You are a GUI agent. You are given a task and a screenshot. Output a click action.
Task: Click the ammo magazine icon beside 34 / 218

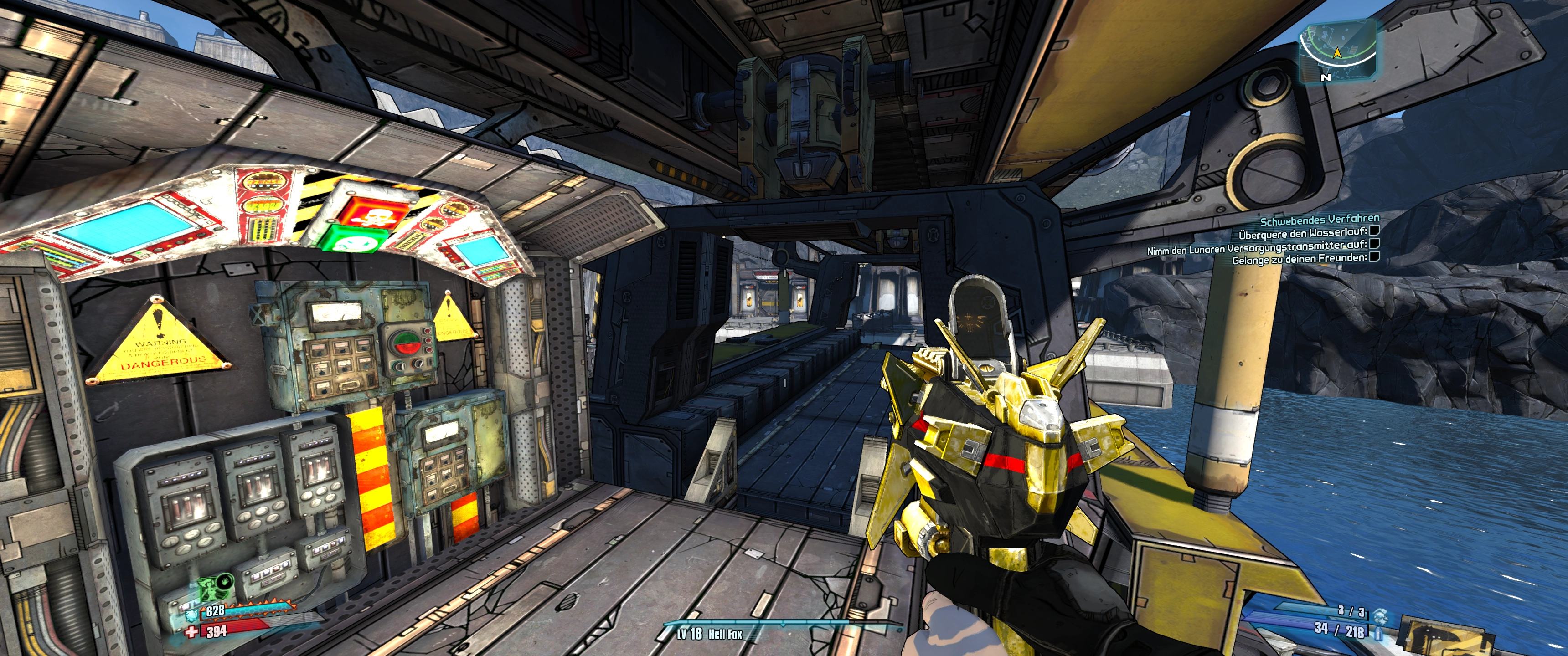click(1378, 633)
